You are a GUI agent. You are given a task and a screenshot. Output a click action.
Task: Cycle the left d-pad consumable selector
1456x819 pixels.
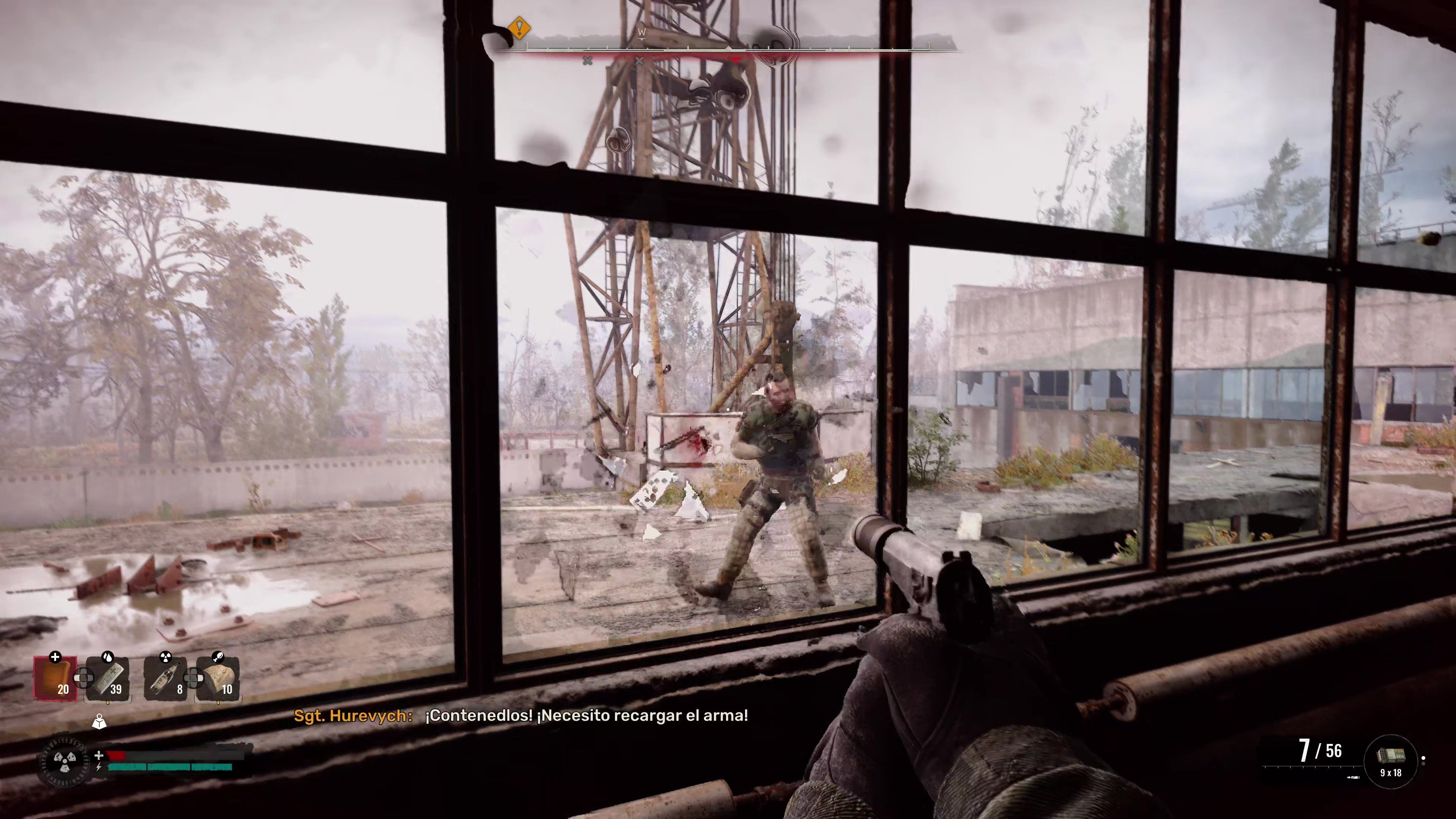coord(84,678)
